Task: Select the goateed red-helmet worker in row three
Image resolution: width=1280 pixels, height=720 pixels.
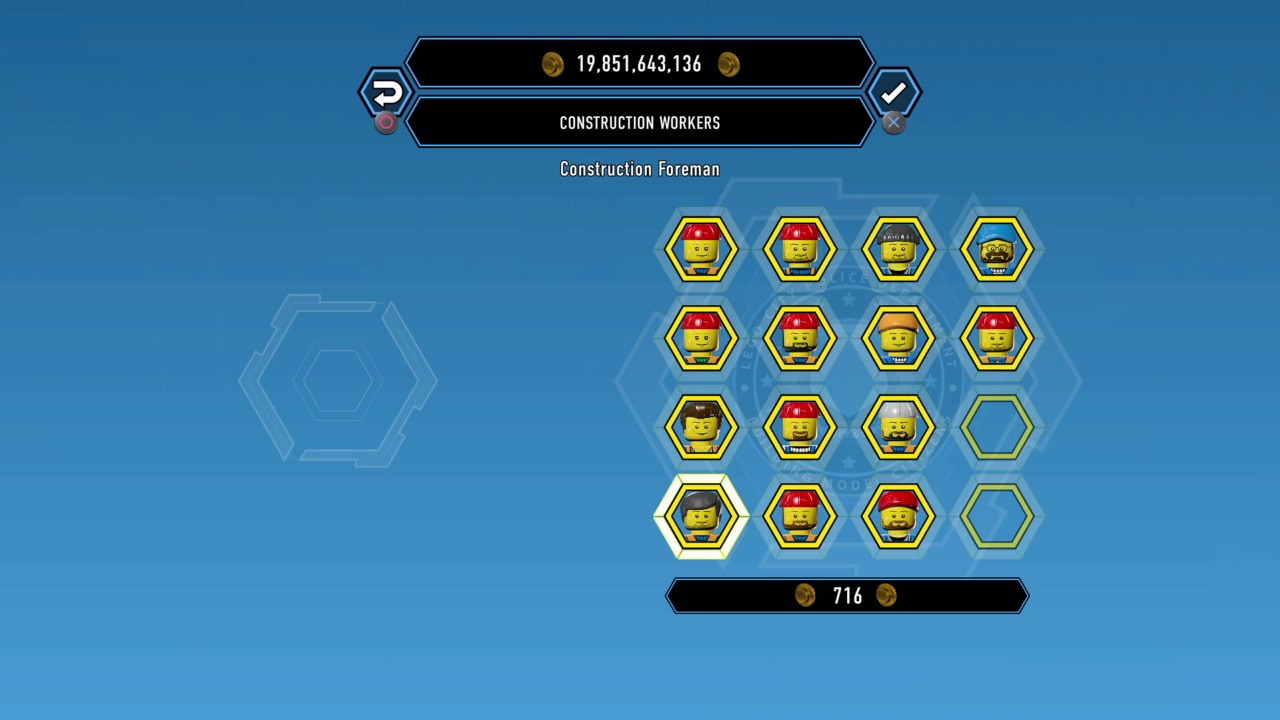Action: tap(799, 427)
